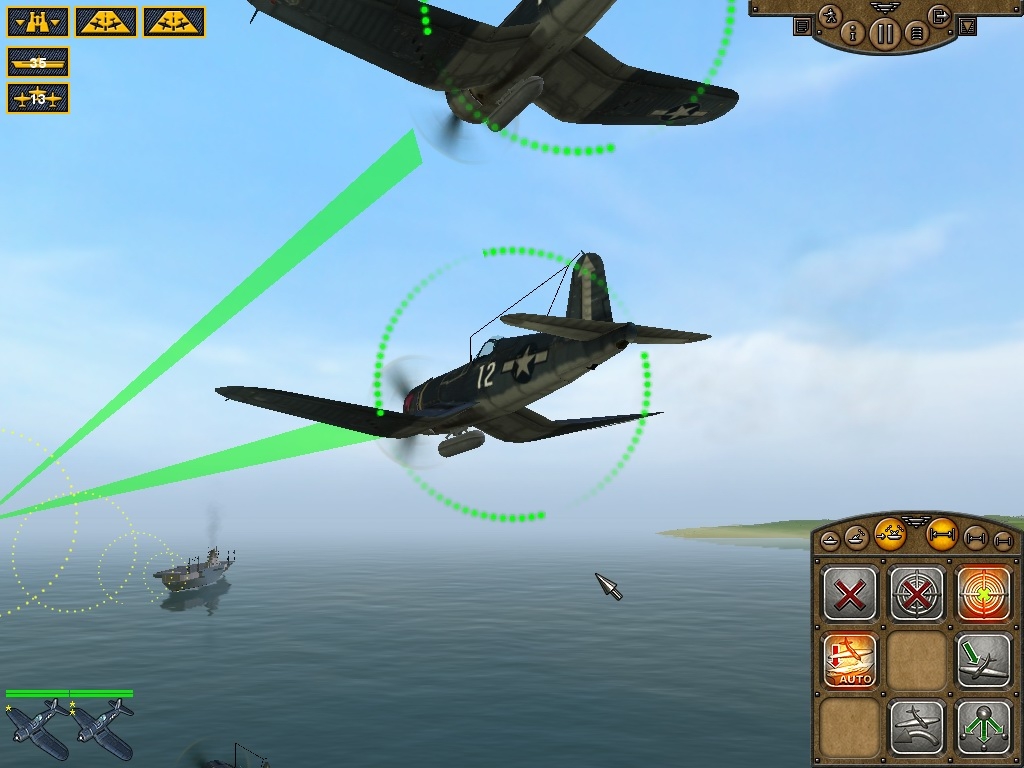Click the plane with curved return arrow
The height and width of the screenshot is (768, 1024).
click(917, 727)
